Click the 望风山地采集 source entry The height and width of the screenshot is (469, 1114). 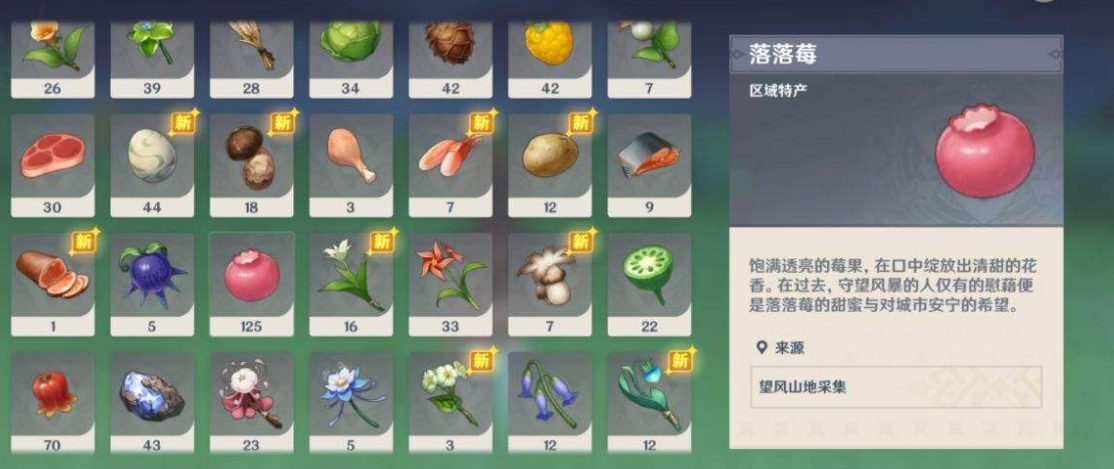pos(896,387)
